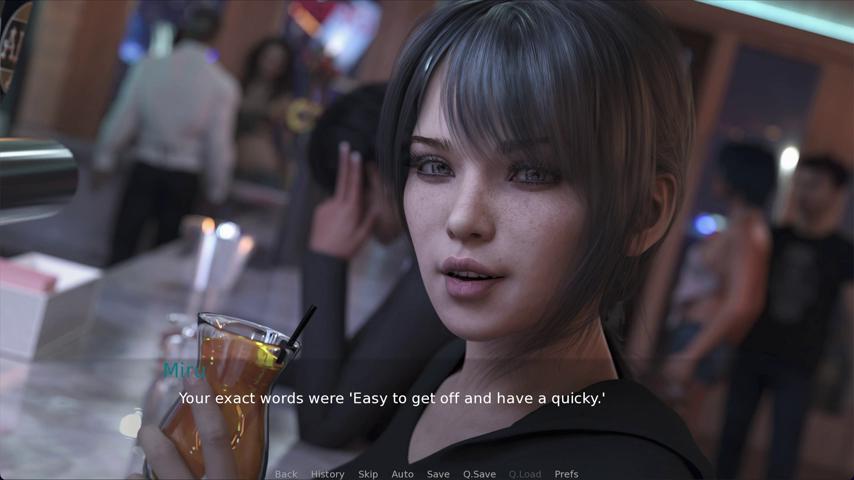
Task: Enable Auto-advance dialogue
Action: click(x=402, y=474)
